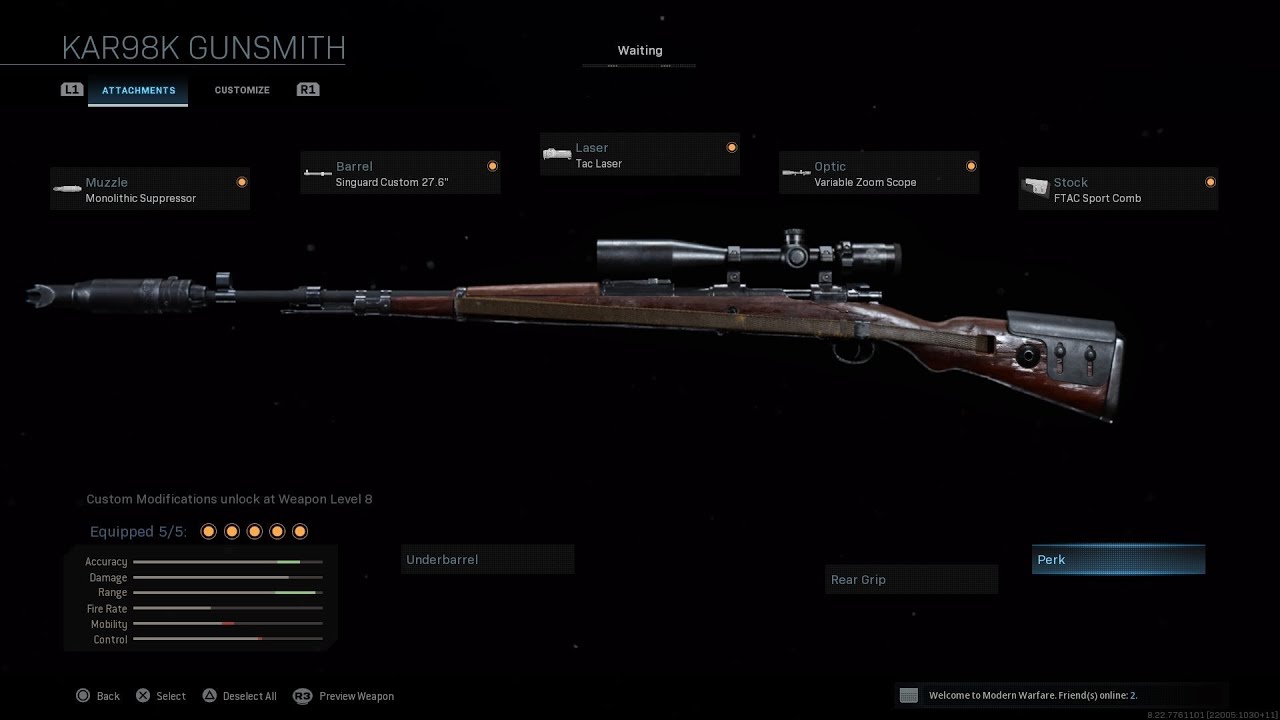The height and width of the screenshot is (720, 1280).
Task: Select the Optic slot, Variable Zoom Scope
Action: tap(879, 173)
